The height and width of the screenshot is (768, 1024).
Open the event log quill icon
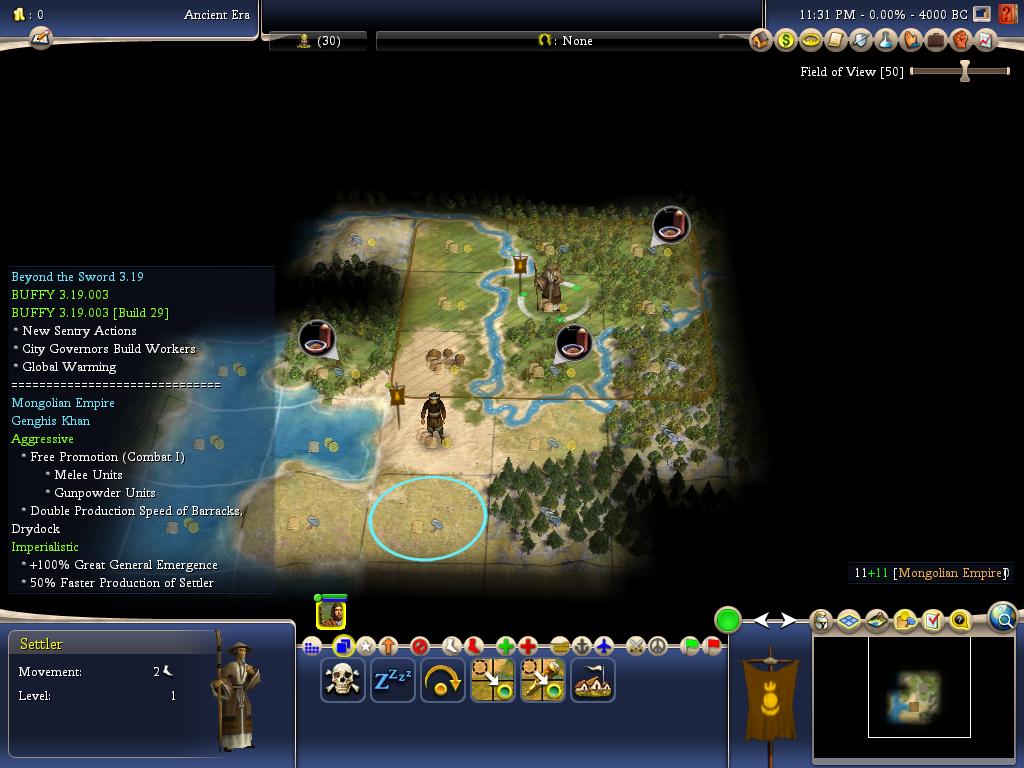pos(40,38)
